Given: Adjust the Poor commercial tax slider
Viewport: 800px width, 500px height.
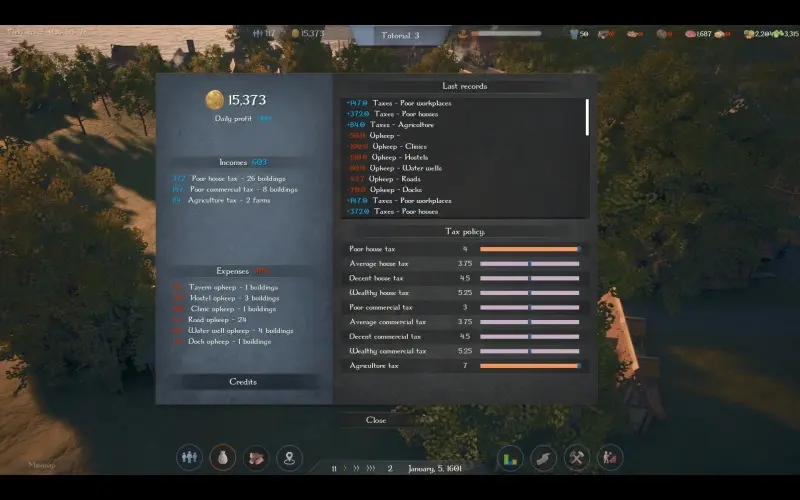Looking at the screenshot, I should (529, 307).
